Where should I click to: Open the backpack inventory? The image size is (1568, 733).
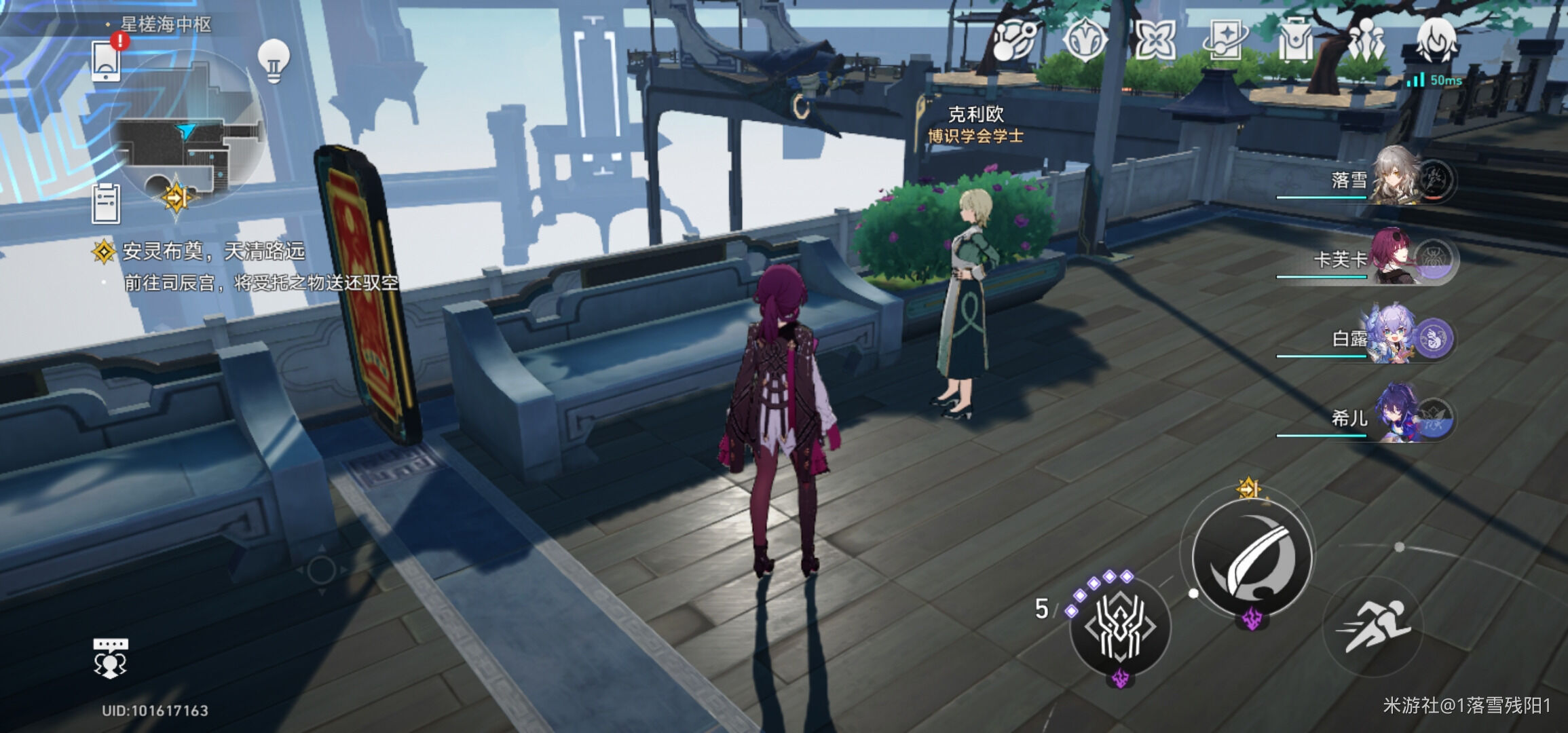click(x=1295, y=40)
